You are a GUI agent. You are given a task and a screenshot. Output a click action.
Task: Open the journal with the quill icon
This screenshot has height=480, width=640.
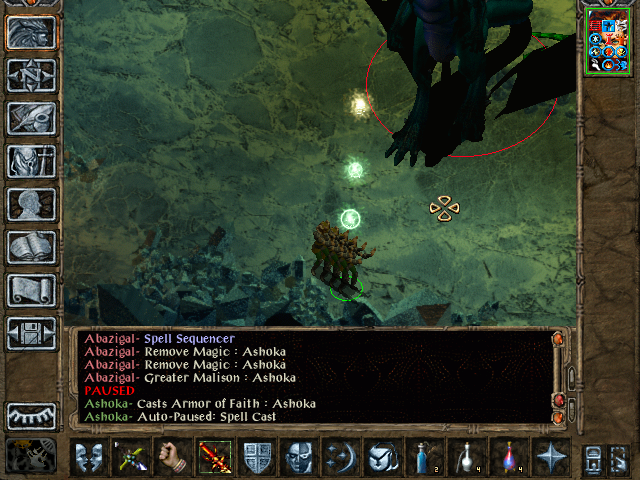(x=31, y=118)
